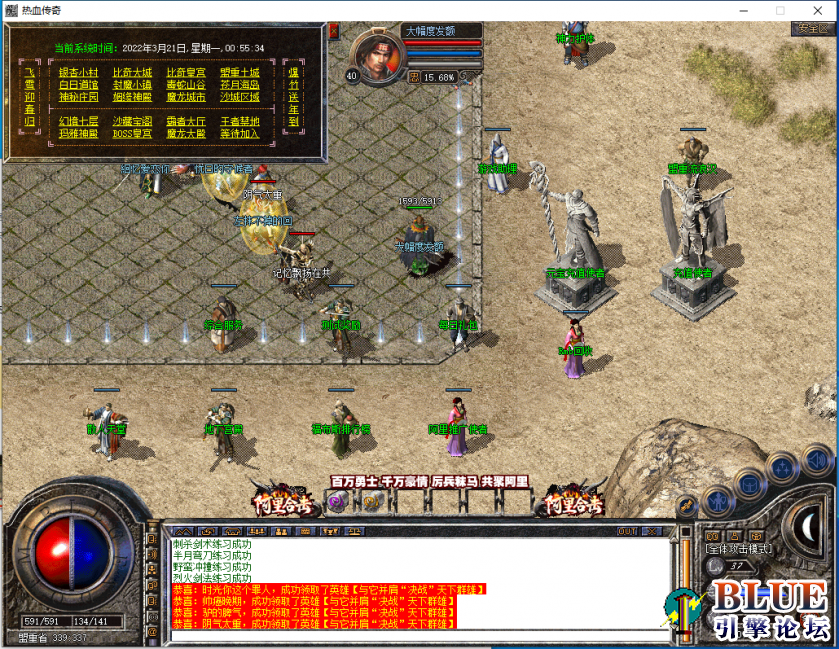The image size is (839, 649).
Task: Select the 沙藏宝阁 entry
Action: pos(132,121)
